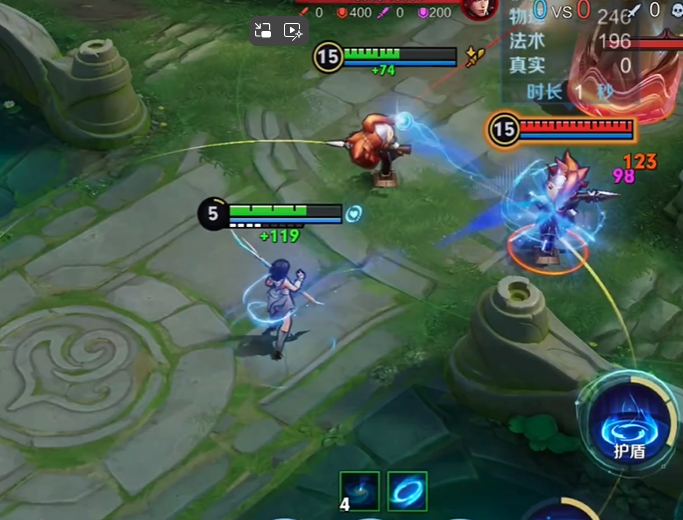Viewport: 683px width, 520px height.
Task: Click the screen rotate overlay button
Action: (x=264, y=31)
